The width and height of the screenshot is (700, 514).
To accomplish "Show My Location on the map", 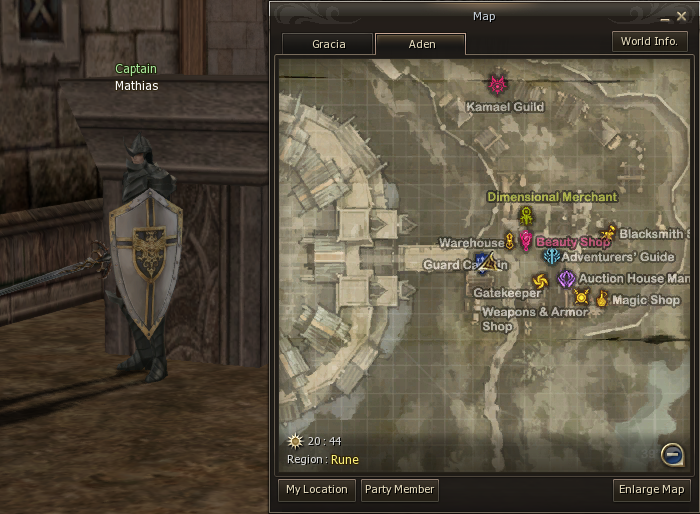I will click(316, 490).
